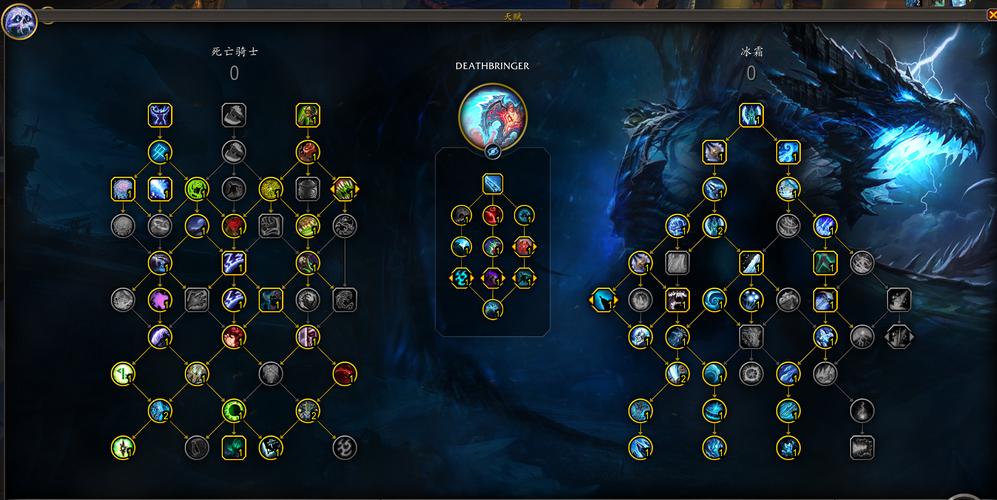This screenshot has width=997, height=500.
Task: Learn the grey square node atop Death Knight tree
Action: point(234,116)
